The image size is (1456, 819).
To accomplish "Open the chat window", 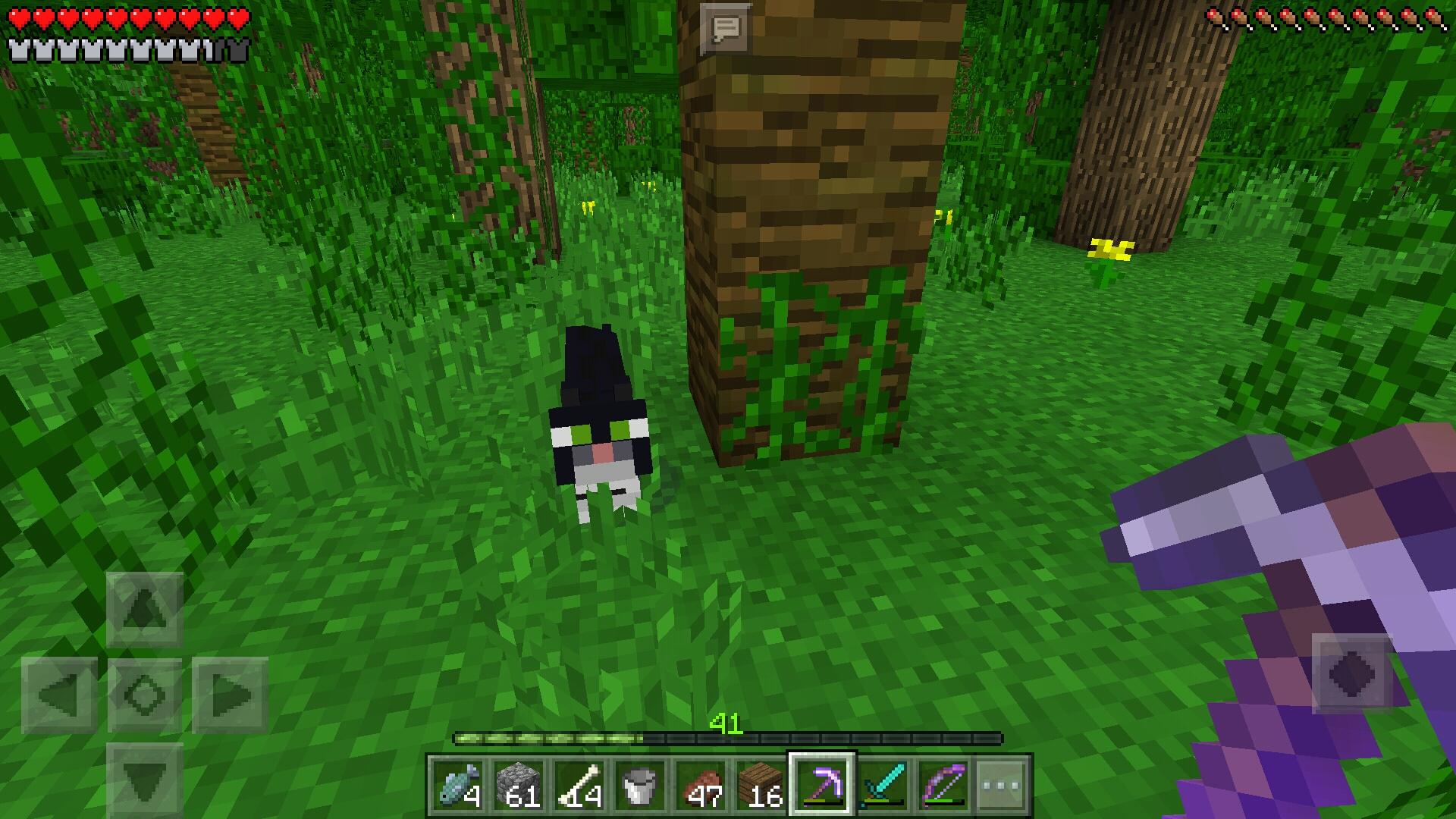I will tap(726, 29).
